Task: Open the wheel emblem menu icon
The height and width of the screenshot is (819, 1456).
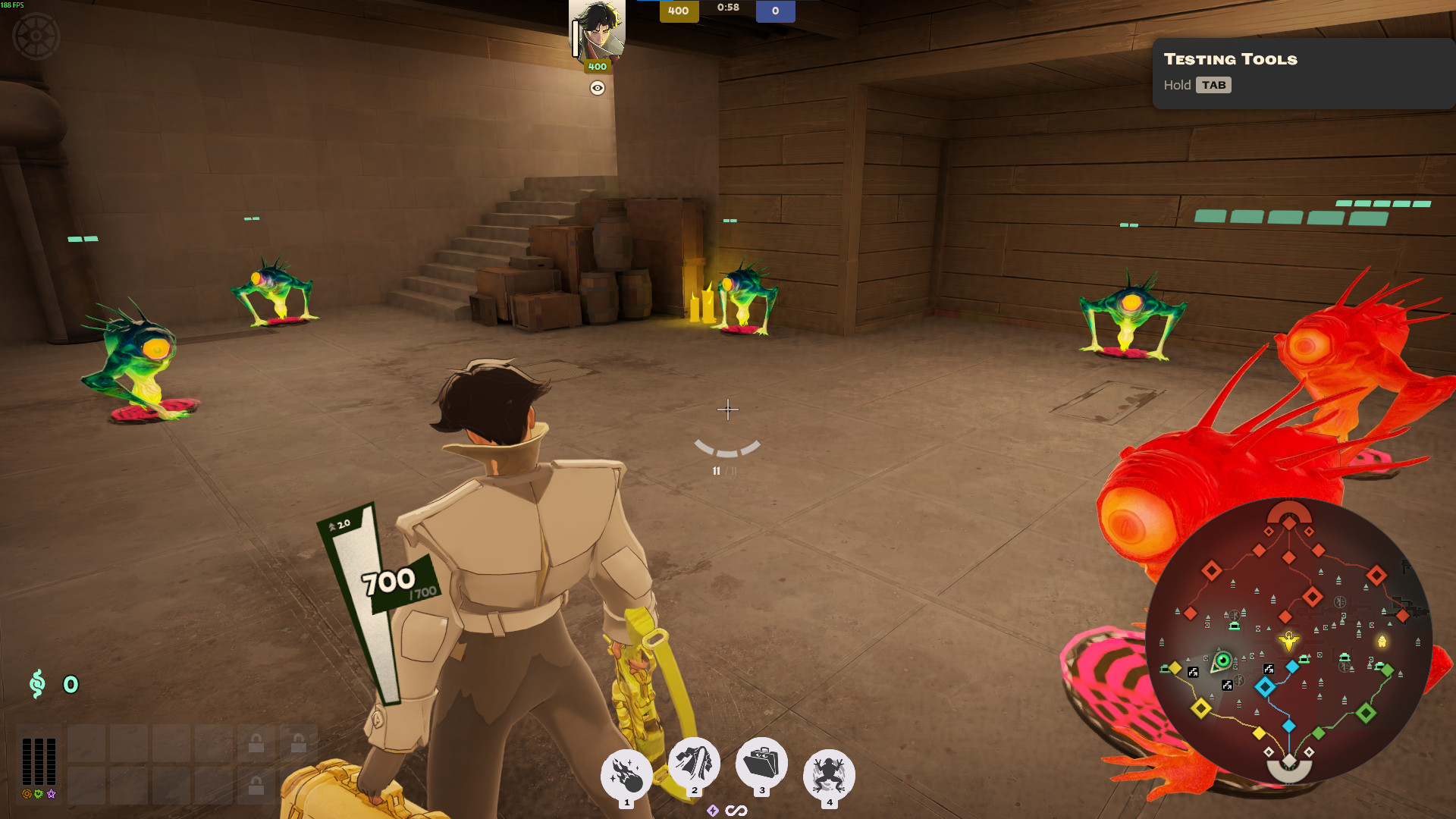Action: 36,36
